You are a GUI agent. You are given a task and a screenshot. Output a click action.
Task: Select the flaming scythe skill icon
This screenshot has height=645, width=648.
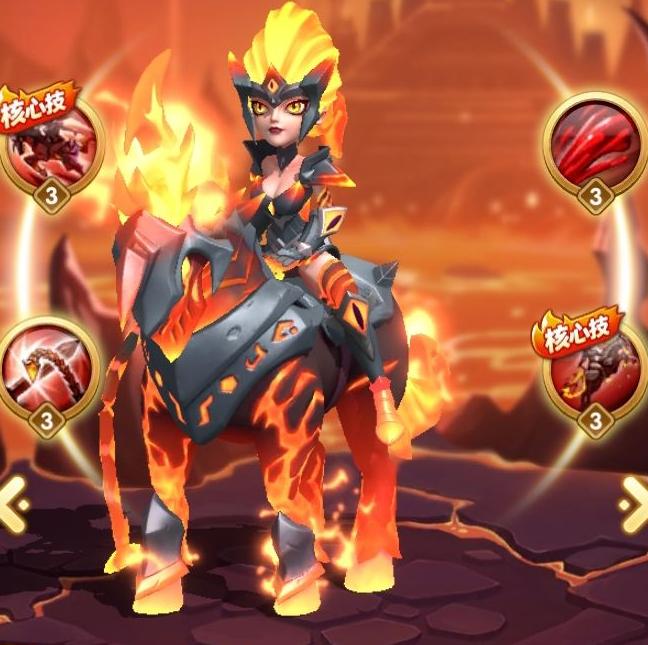pyautogui.click(x=48, y=363)
